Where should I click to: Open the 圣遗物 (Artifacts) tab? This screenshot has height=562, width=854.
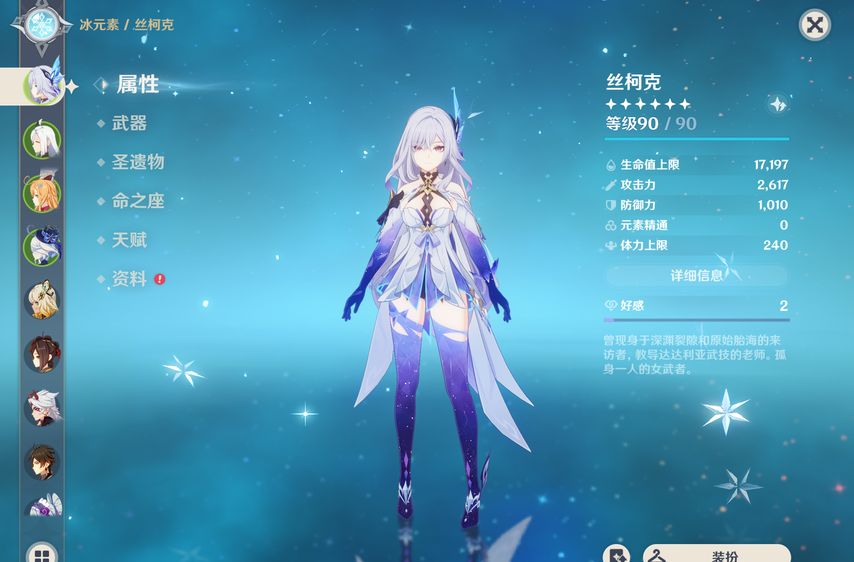pos(137,162)
